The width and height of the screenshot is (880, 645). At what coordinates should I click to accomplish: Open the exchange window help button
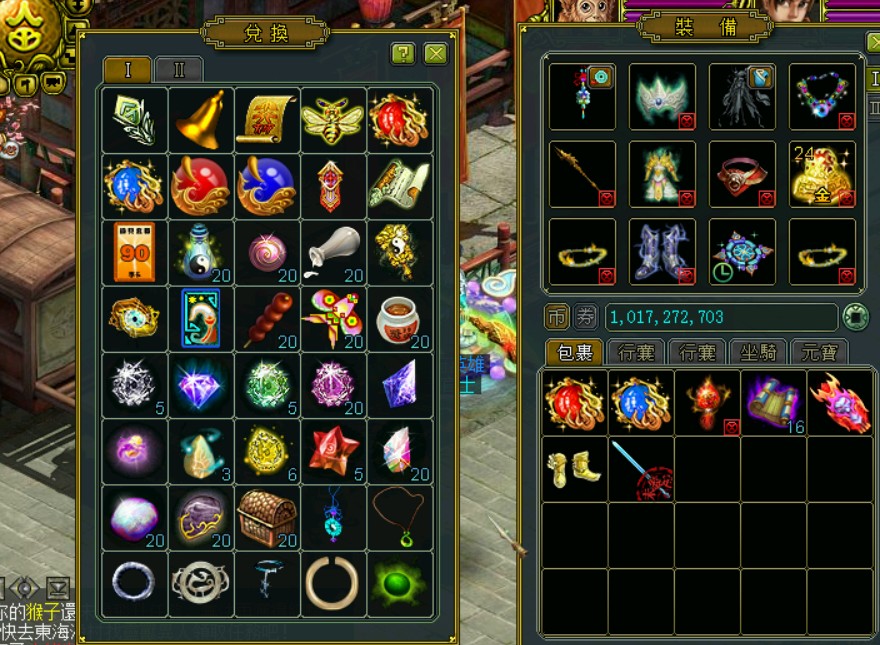[403, 54]
